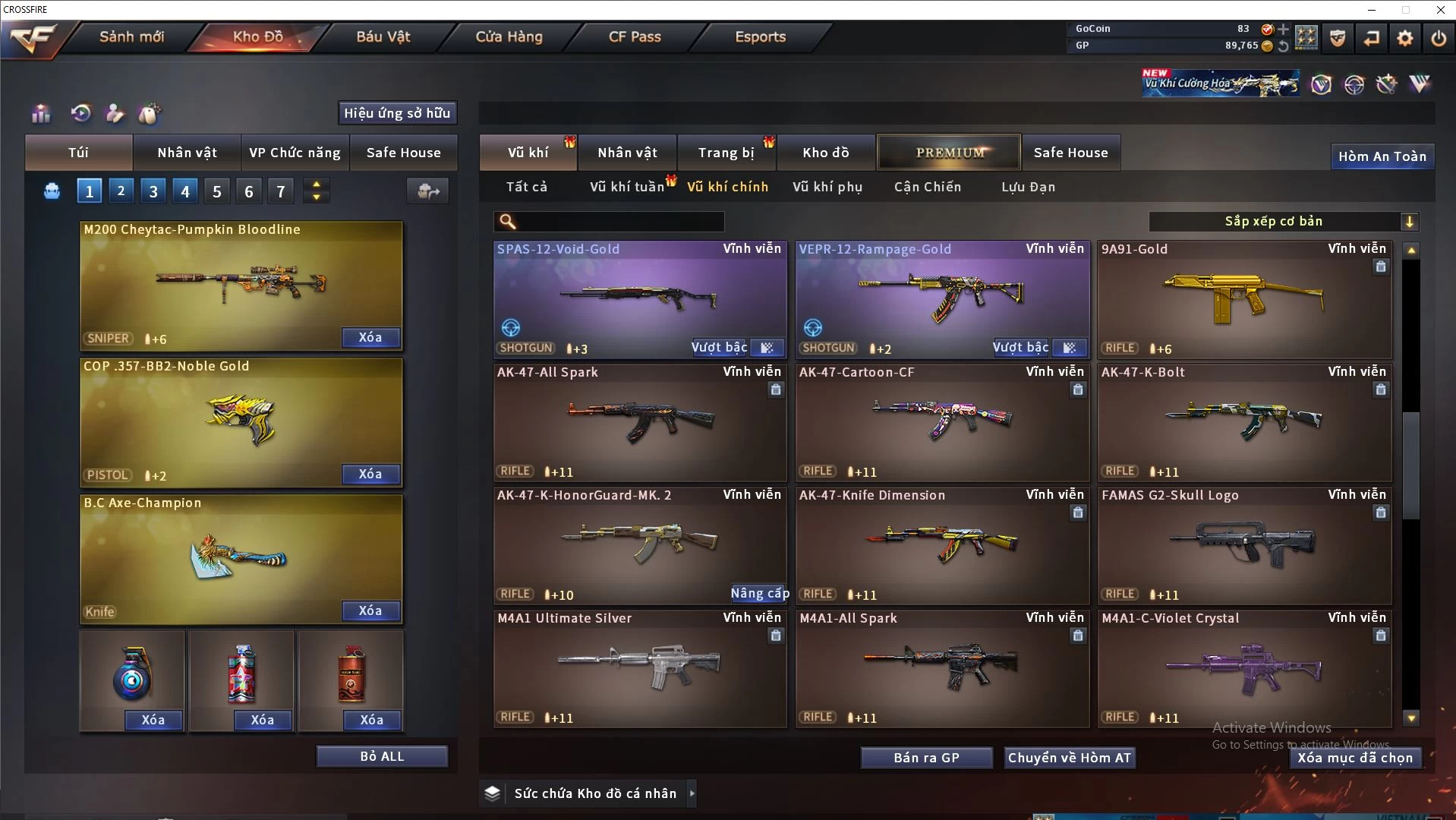Open the gear settings icon
Image resolution: width=1456 pixels, height=820 pixels.
1405,38
